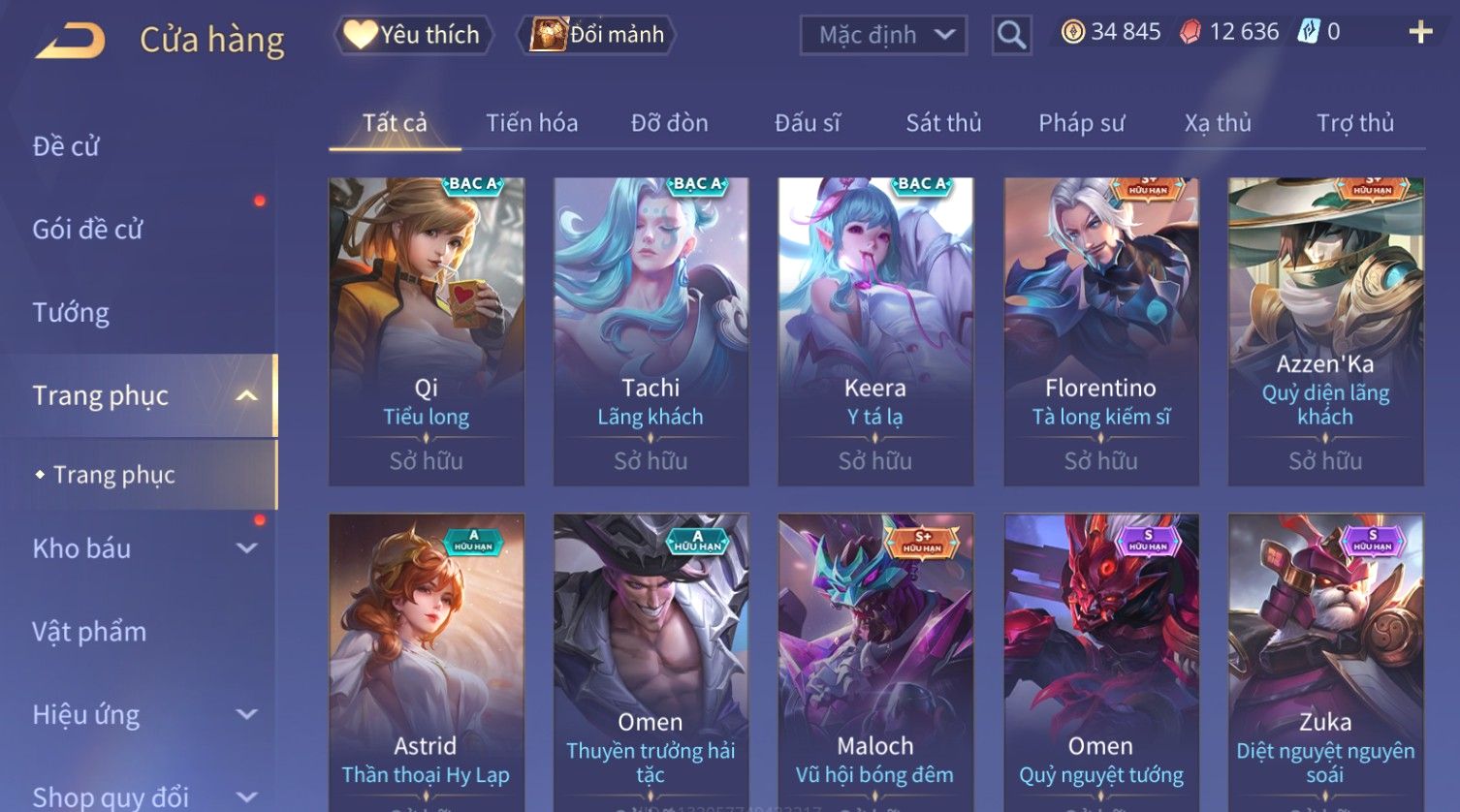Open the Vật phẩm items menu
The height and width of the screenshot is (812, 1460).
tap(89, 632)
